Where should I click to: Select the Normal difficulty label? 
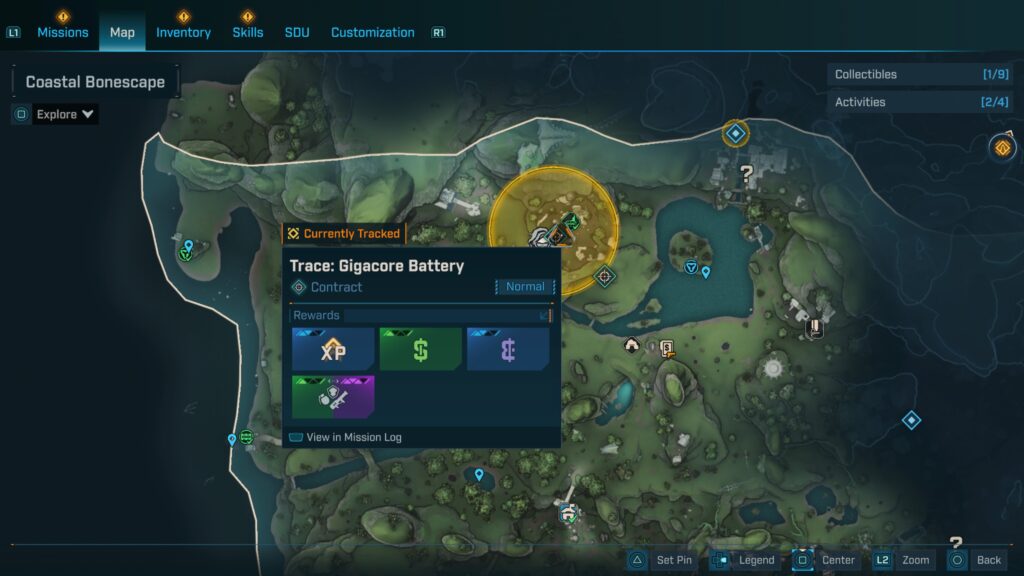point(525,287)
